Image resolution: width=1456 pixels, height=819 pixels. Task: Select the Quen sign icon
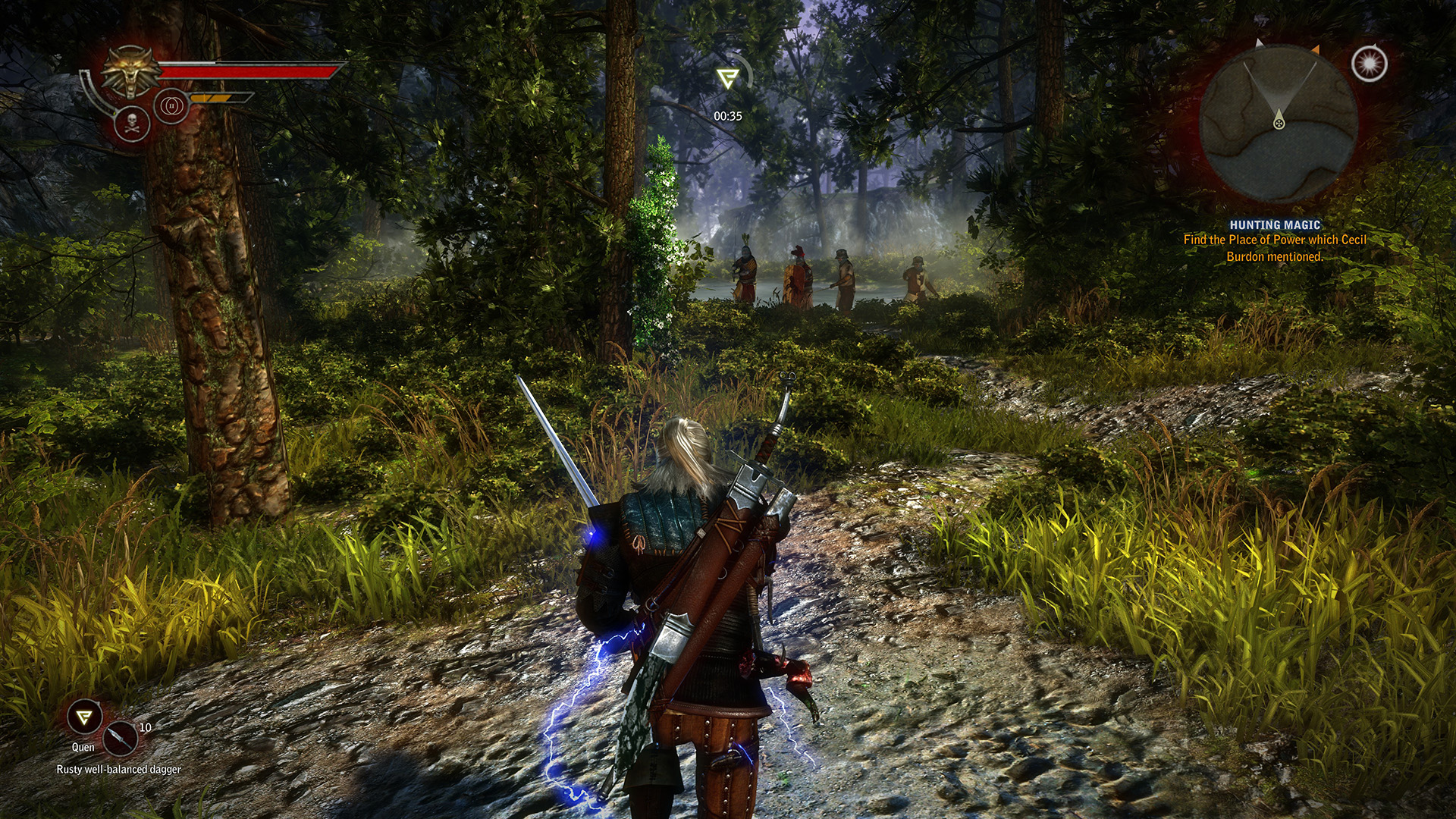click(x=83, y=718)
